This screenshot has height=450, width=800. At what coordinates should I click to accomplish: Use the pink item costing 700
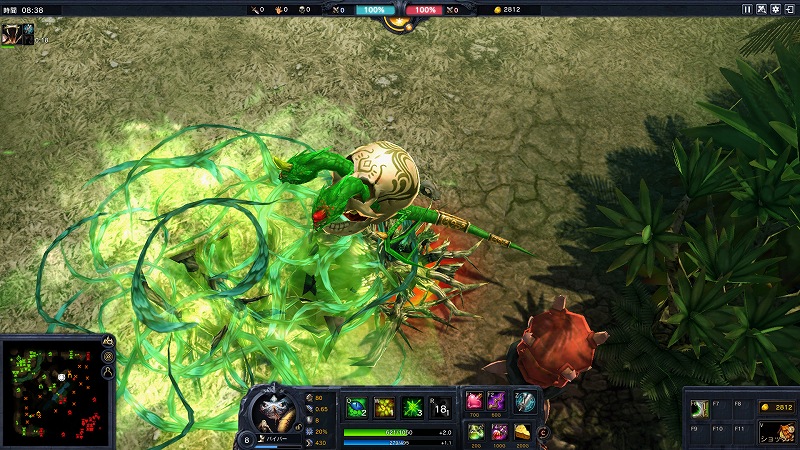pos(474,401)
